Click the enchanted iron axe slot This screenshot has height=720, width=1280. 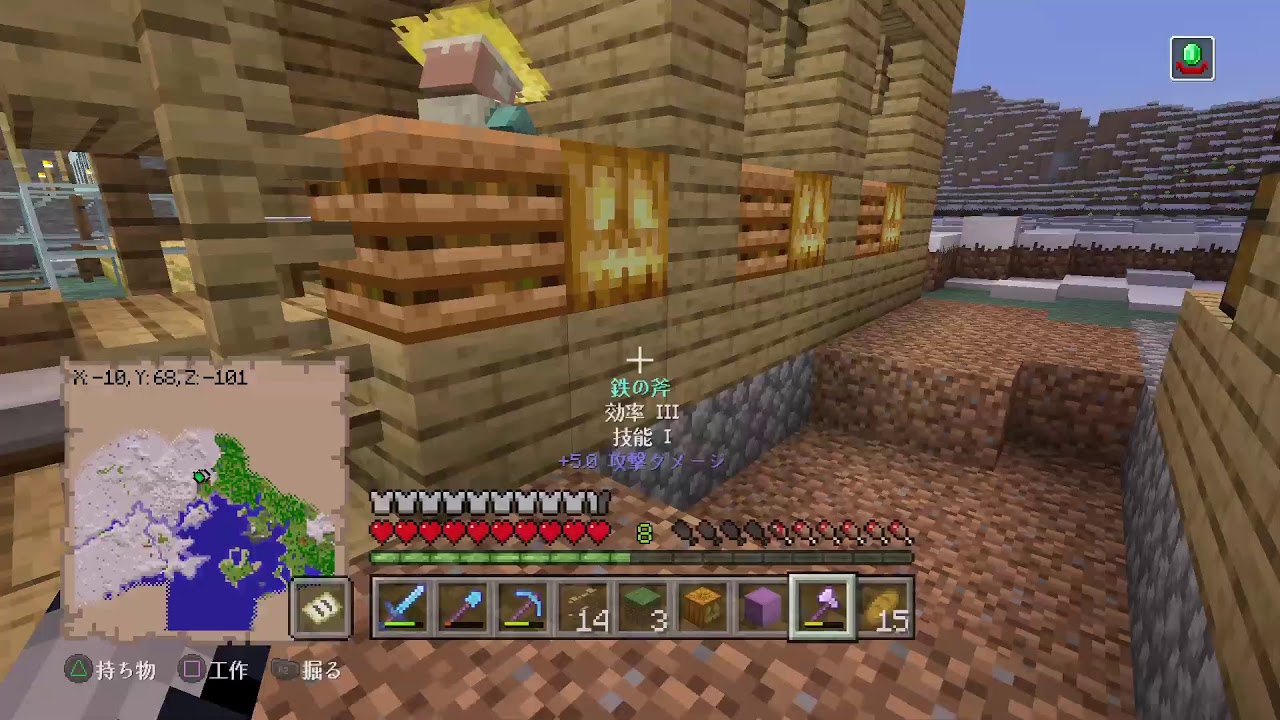pyautogui.click(x=819, y=608)
